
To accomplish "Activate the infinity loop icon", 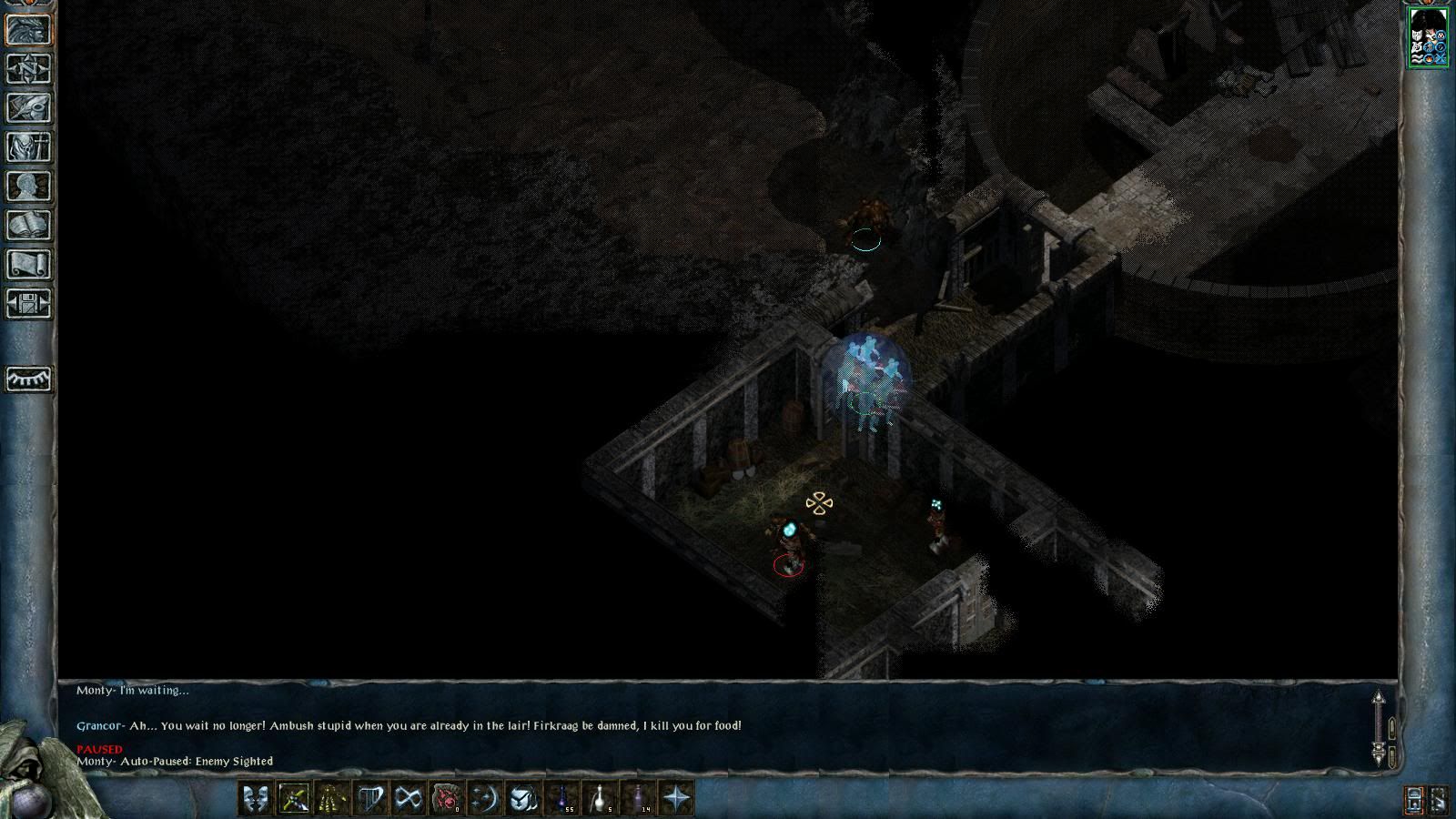I will 409,798.
